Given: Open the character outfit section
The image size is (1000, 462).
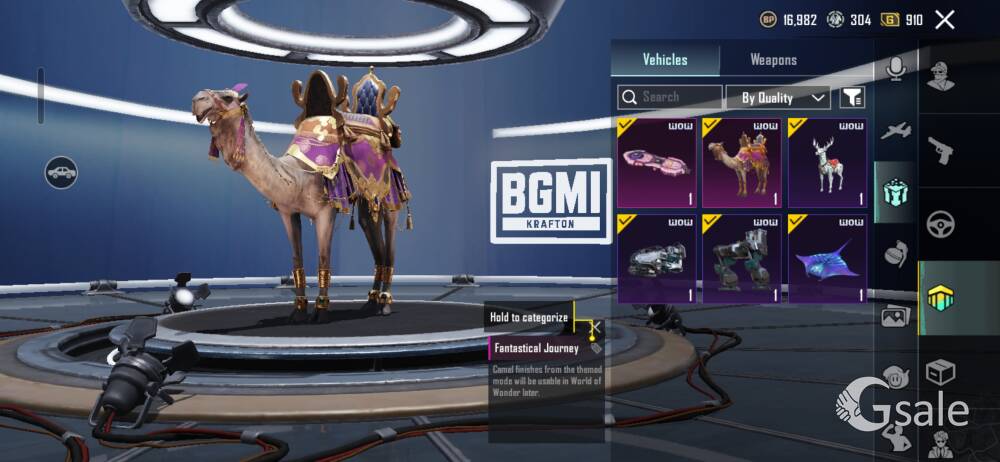Looking at the screenshot, I should click(940, 77).
